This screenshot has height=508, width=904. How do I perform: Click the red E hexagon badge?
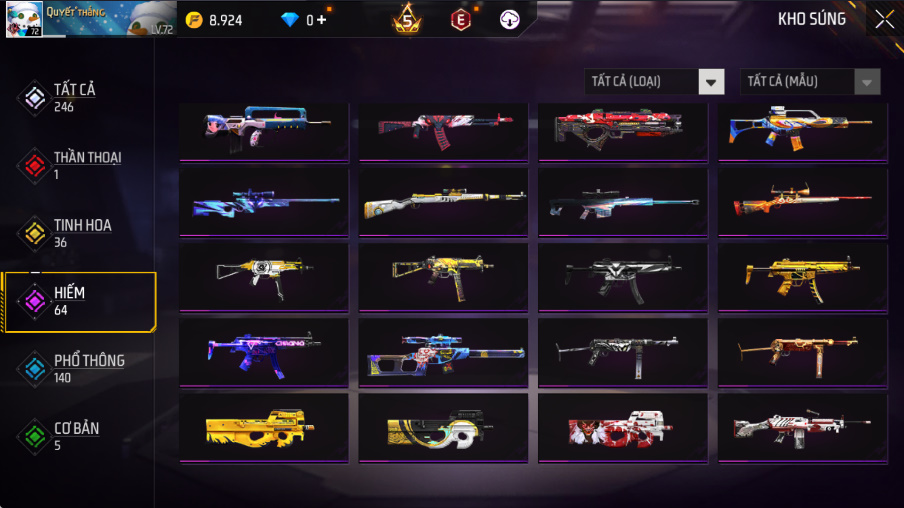[x=460, y=19]
